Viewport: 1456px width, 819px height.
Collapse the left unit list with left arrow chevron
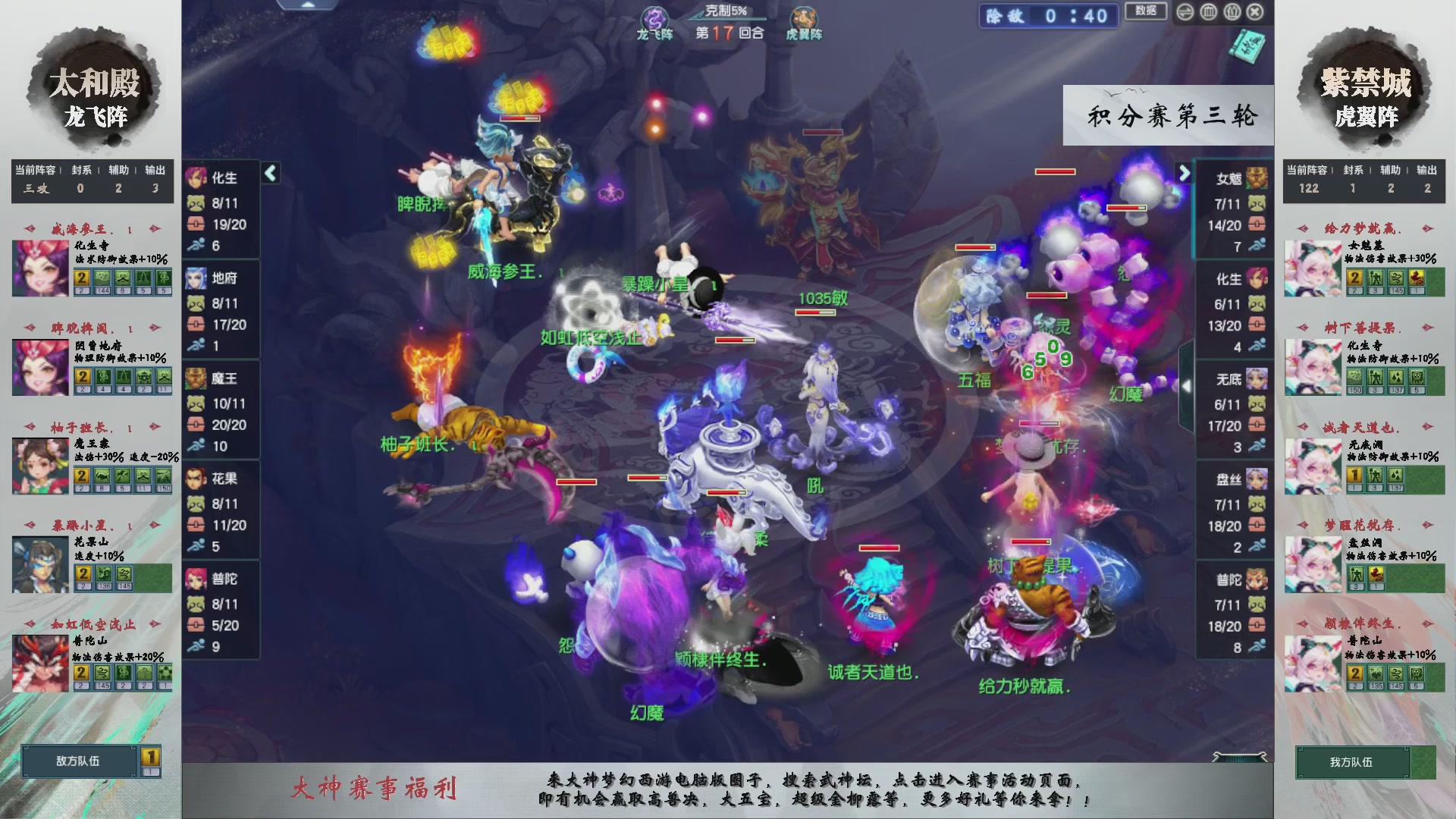[x=269, y=173]
